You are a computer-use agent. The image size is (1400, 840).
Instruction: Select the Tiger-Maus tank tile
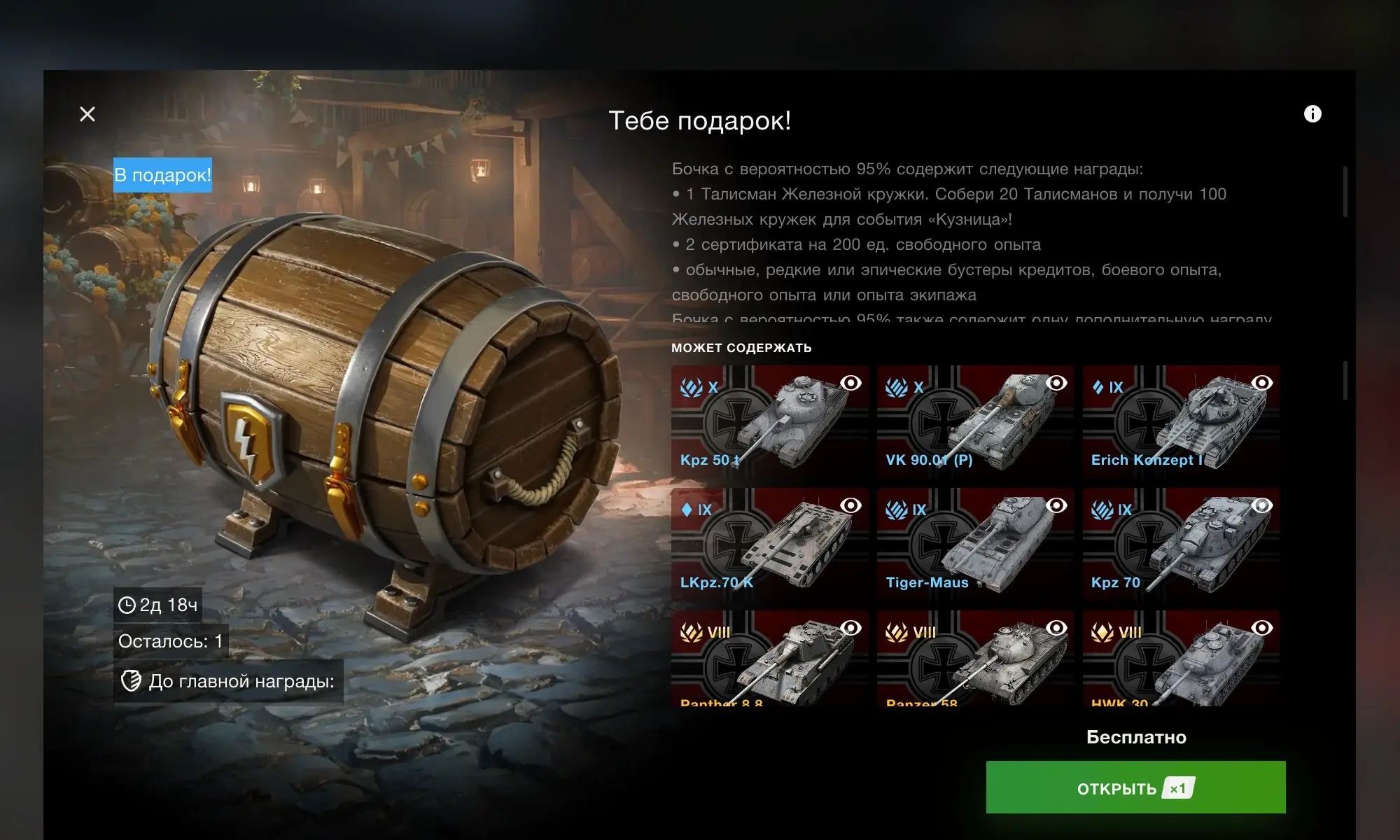point(974,545)
